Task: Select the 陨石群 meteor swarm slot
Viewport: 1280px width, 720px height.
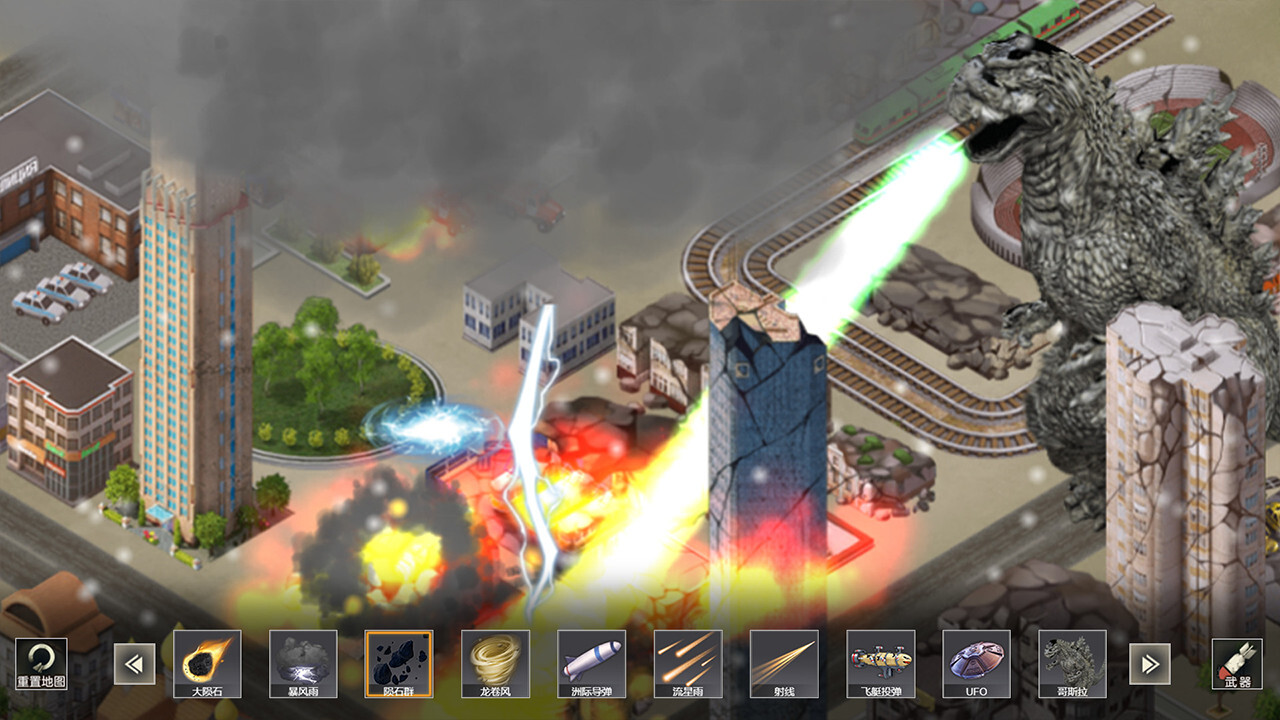Action: pos(399,663)
